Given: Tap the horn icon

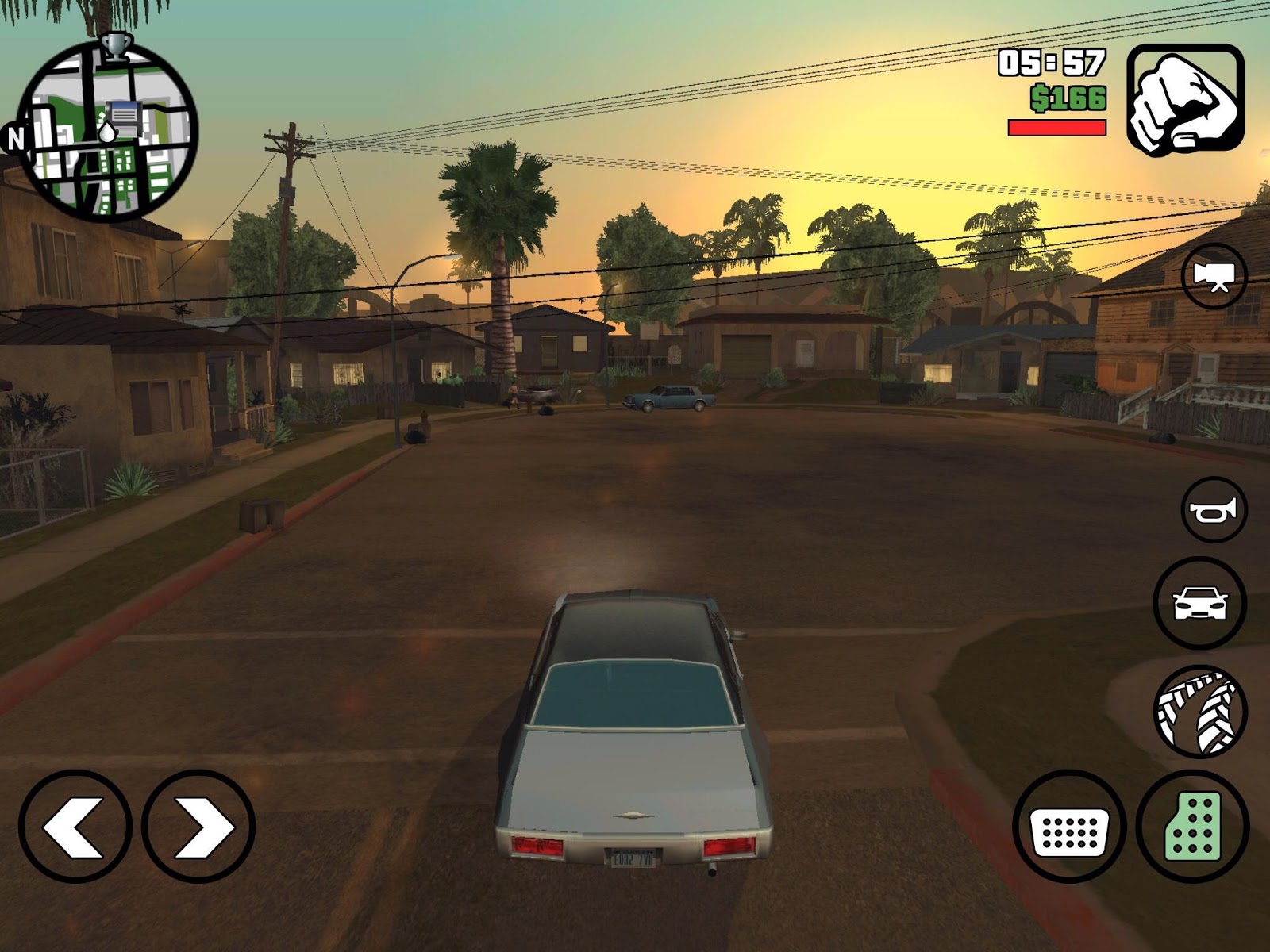Looking at the screenshot, I should [x=1214, y=511].
